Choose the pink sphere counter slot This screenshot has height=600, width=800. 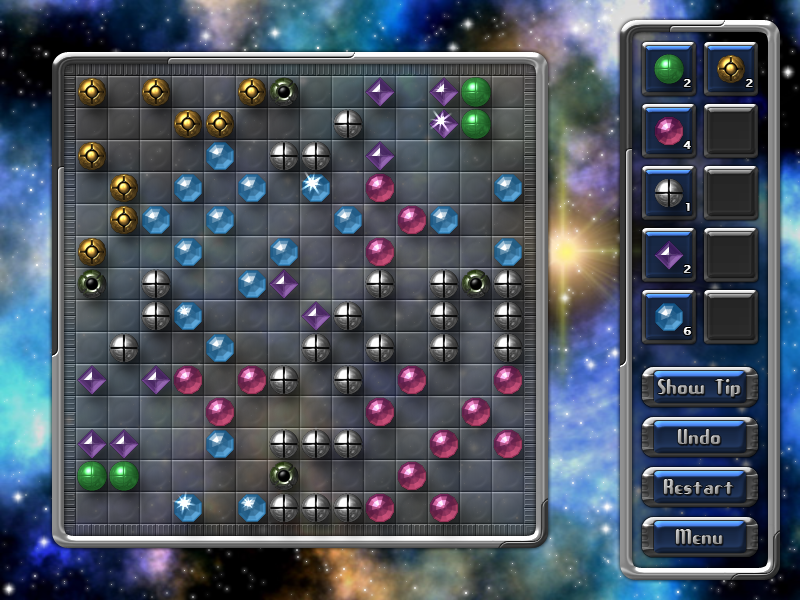[668, 131]
